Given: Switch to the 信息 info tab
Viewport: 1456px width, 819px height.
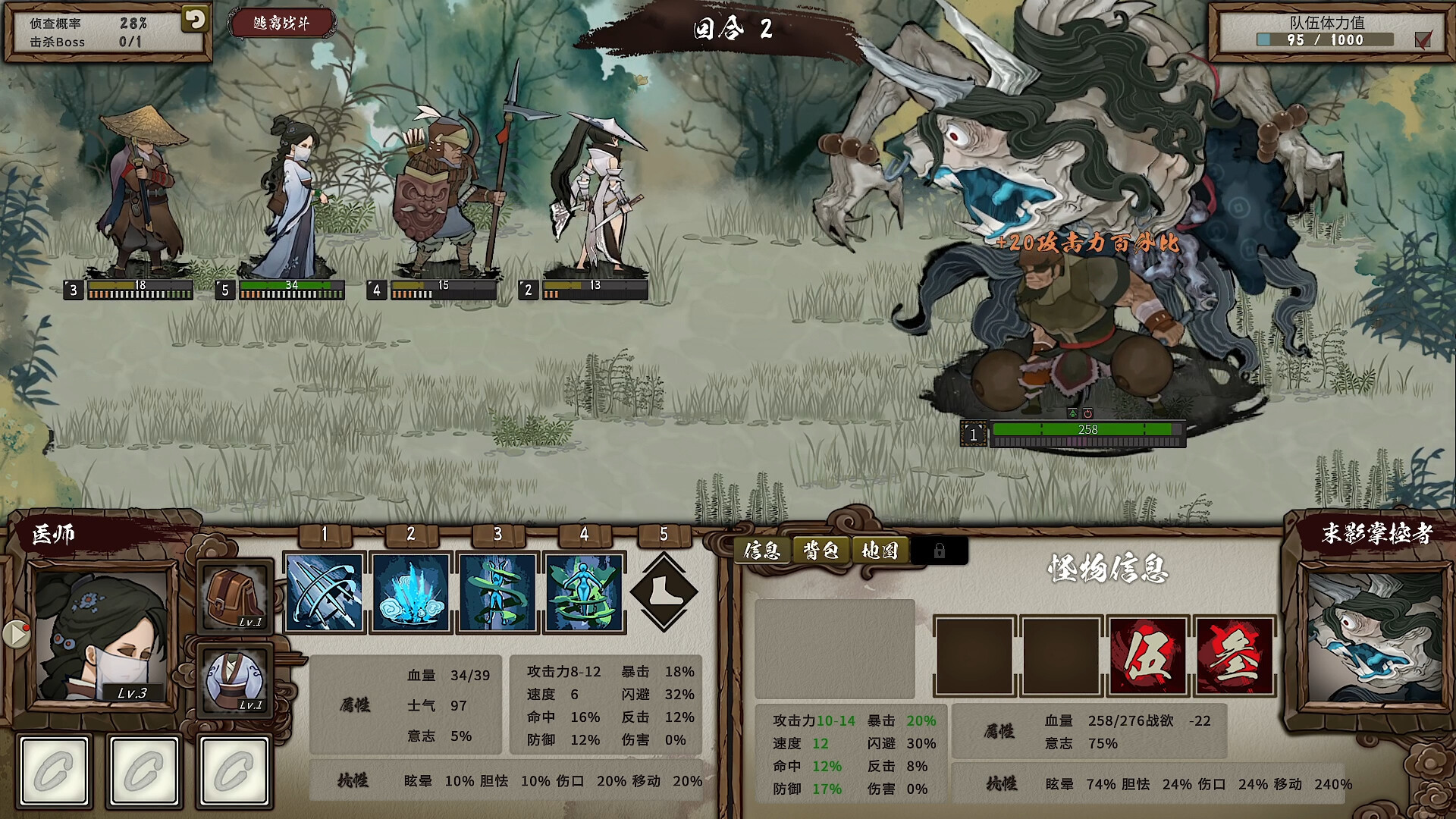Looking at the screenshot, I should (x=762, y=551).
